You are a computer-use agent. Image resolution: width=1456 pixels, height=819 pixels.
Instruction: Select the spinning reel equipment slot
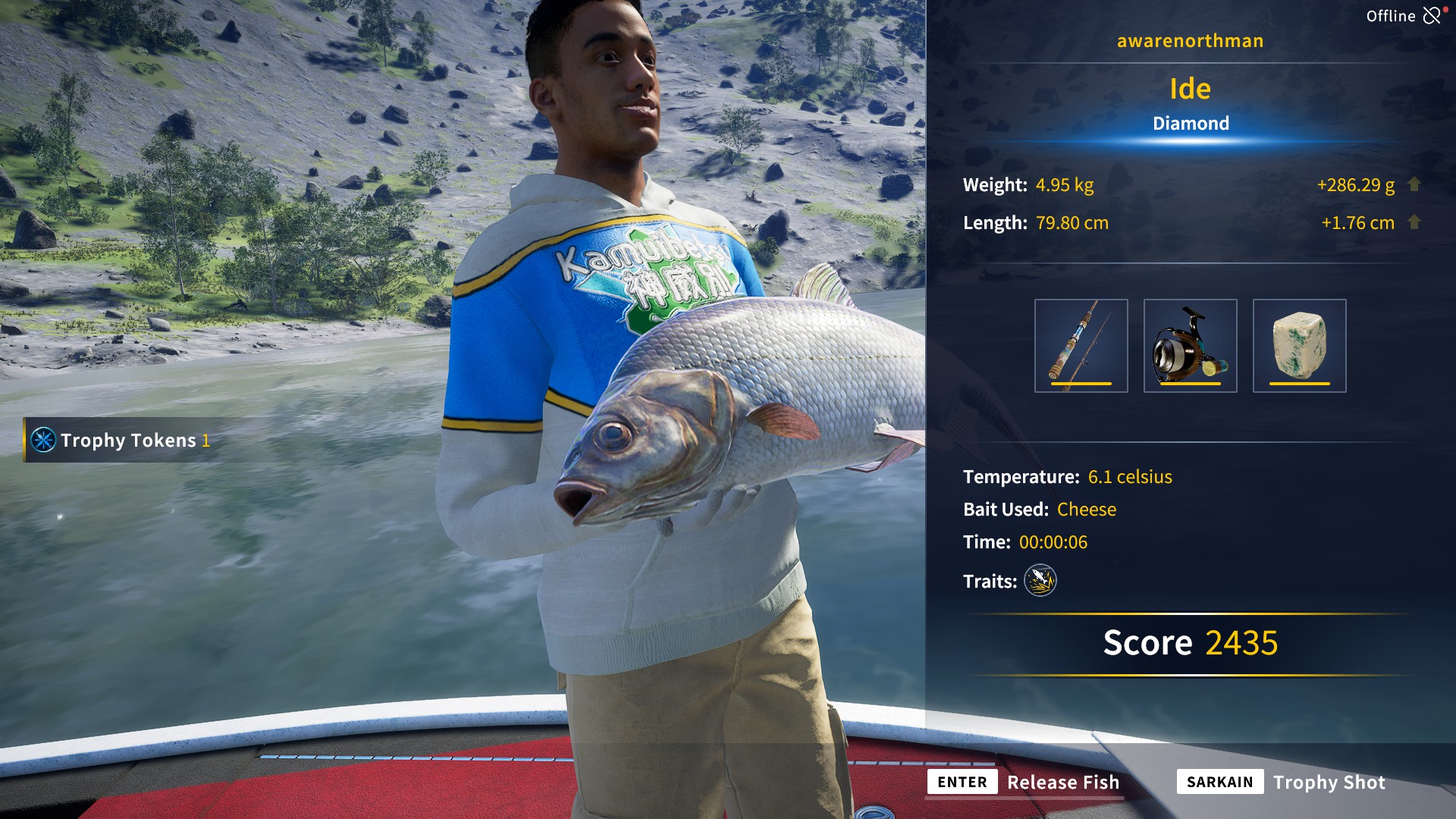1190,346
